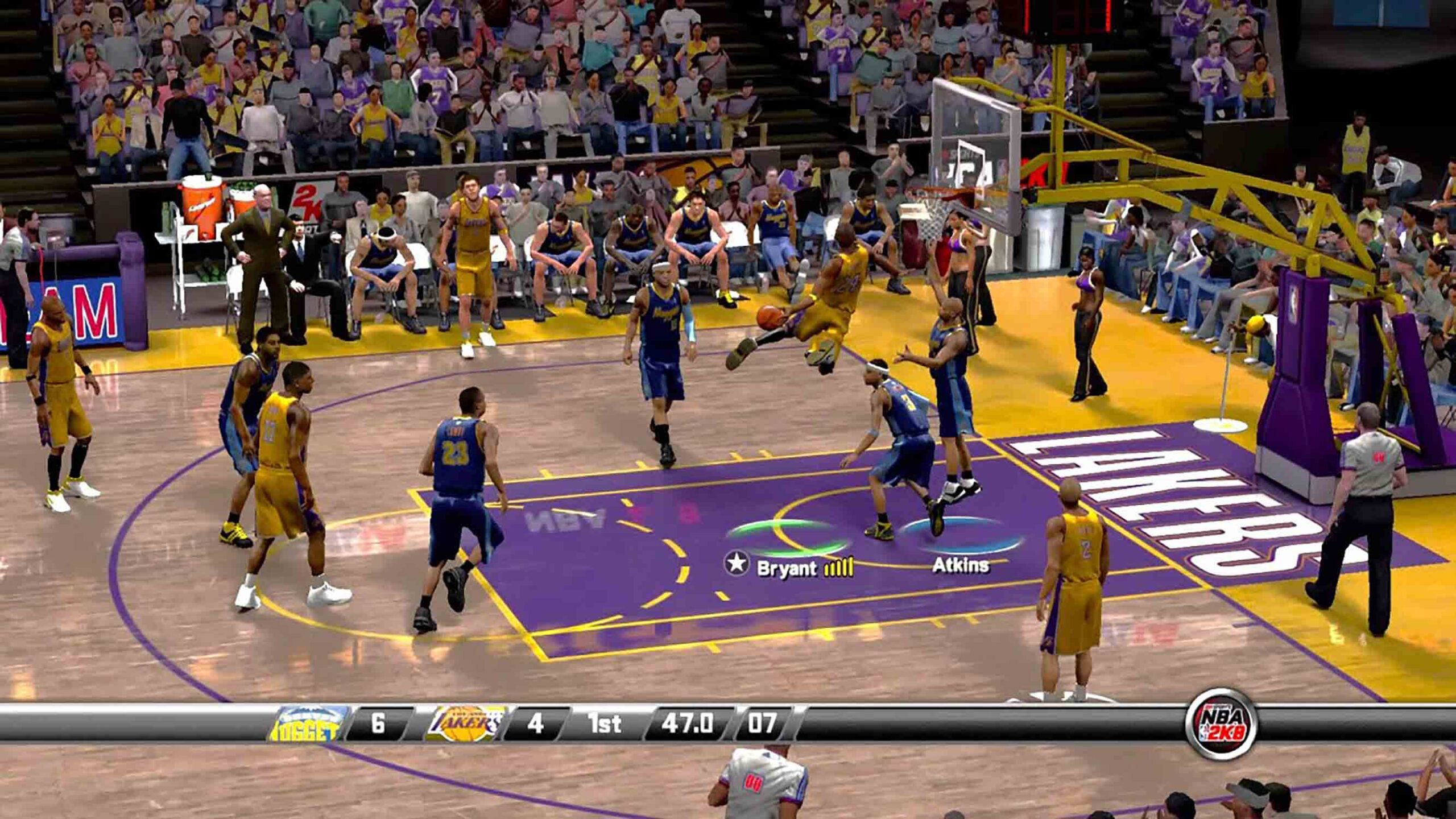Select the Atkins player name label

coord(960,565)
